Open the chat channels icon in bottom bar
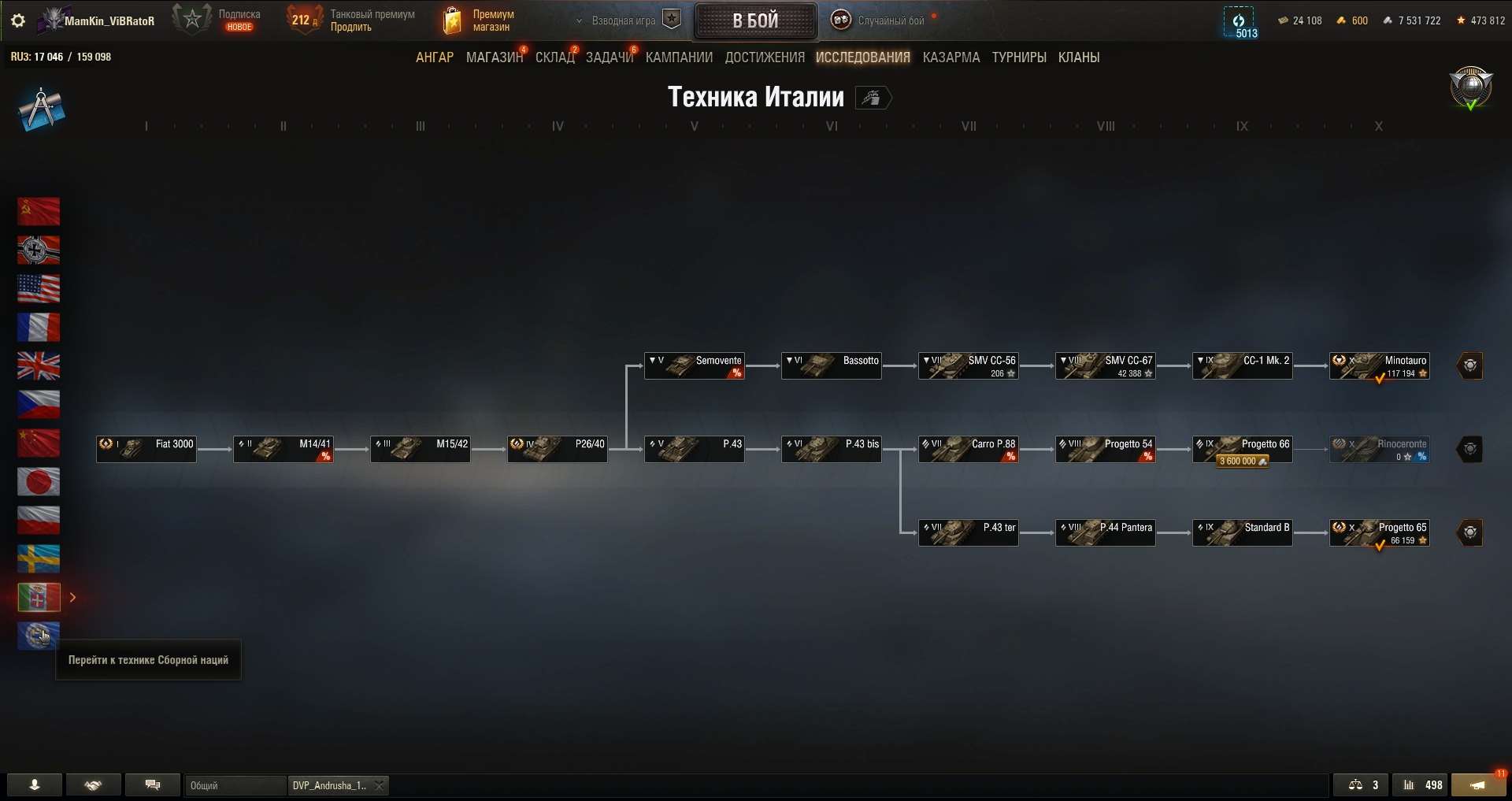 click(x=153, y=784)
